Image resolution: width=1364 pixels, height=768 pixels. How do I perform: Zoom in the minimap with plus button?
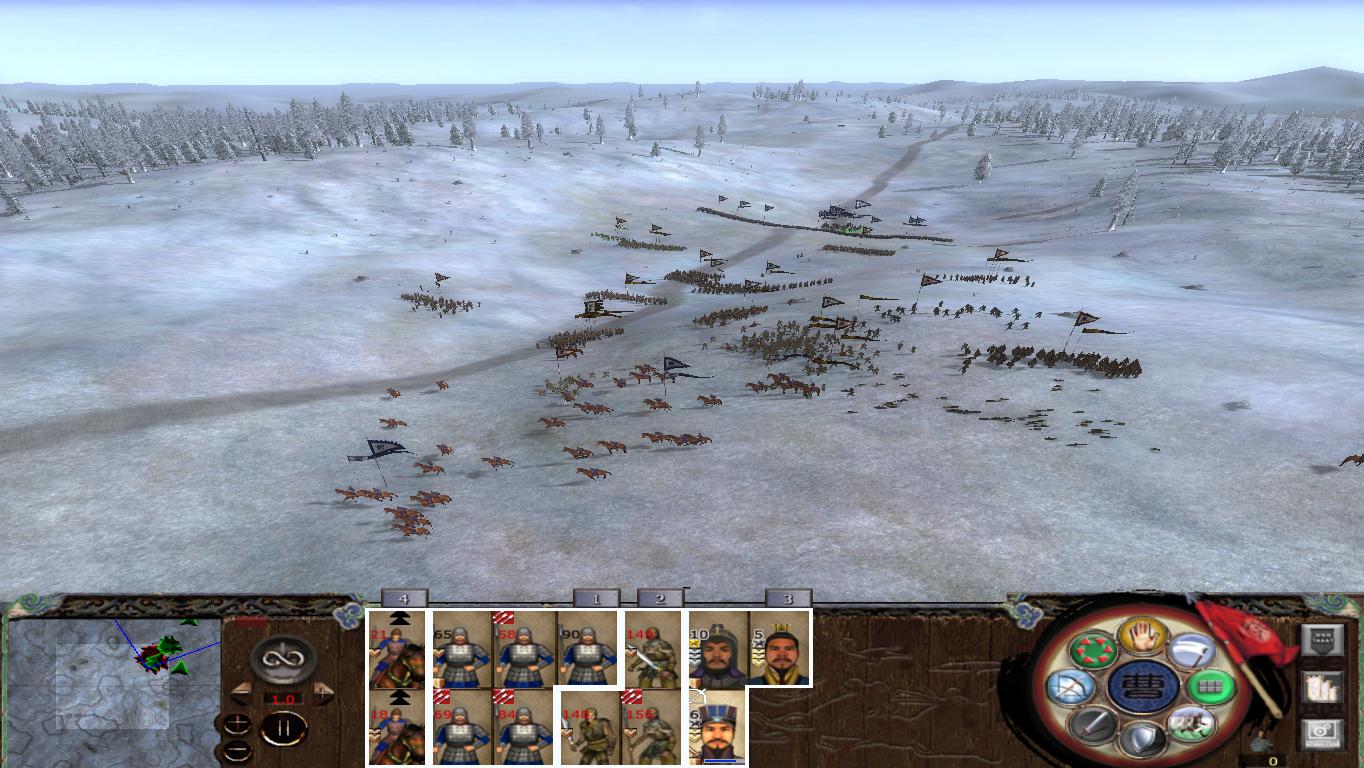pos(235,723)
